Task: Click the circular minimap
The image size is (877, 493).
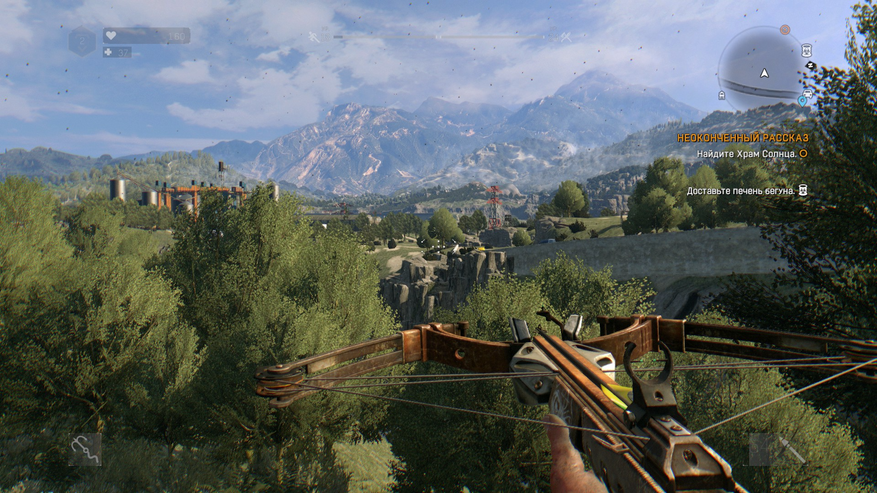Action: (x=763, y=69)
